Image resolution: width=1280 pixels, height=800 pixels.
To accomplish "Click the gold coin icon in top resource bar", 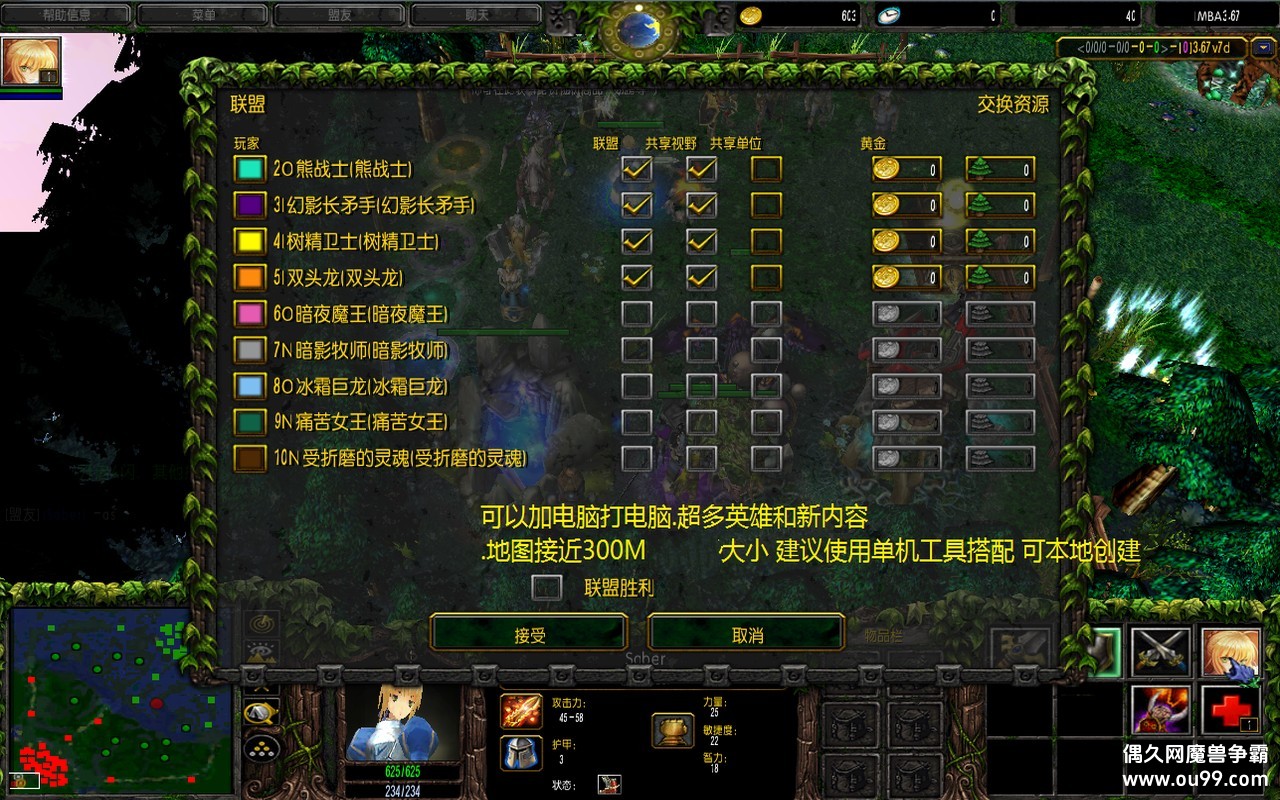I will click(752, 14).
